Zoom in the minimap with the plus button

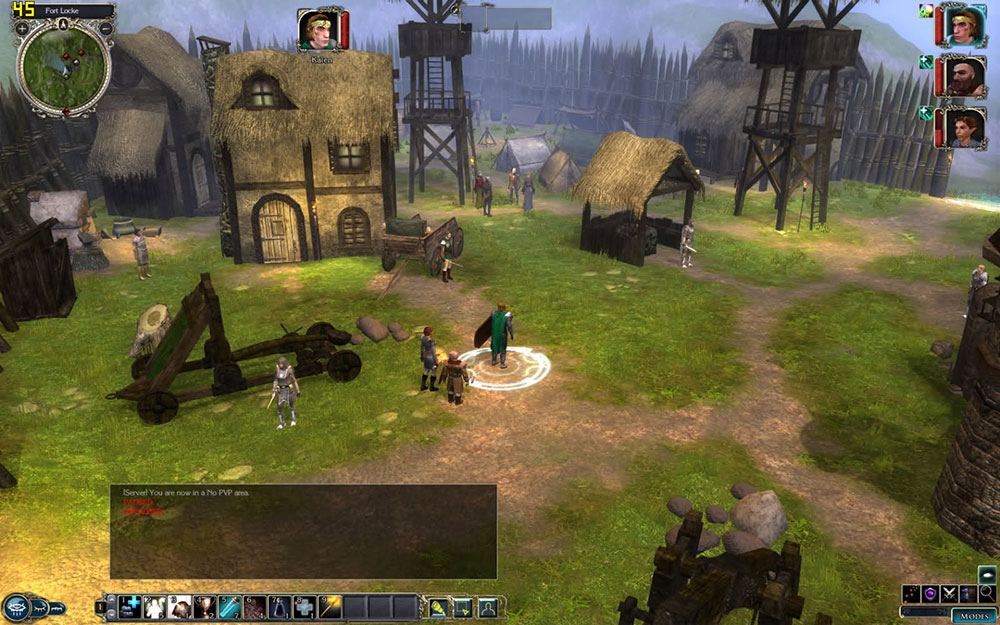pyautogui.click(x=22, y=28)
